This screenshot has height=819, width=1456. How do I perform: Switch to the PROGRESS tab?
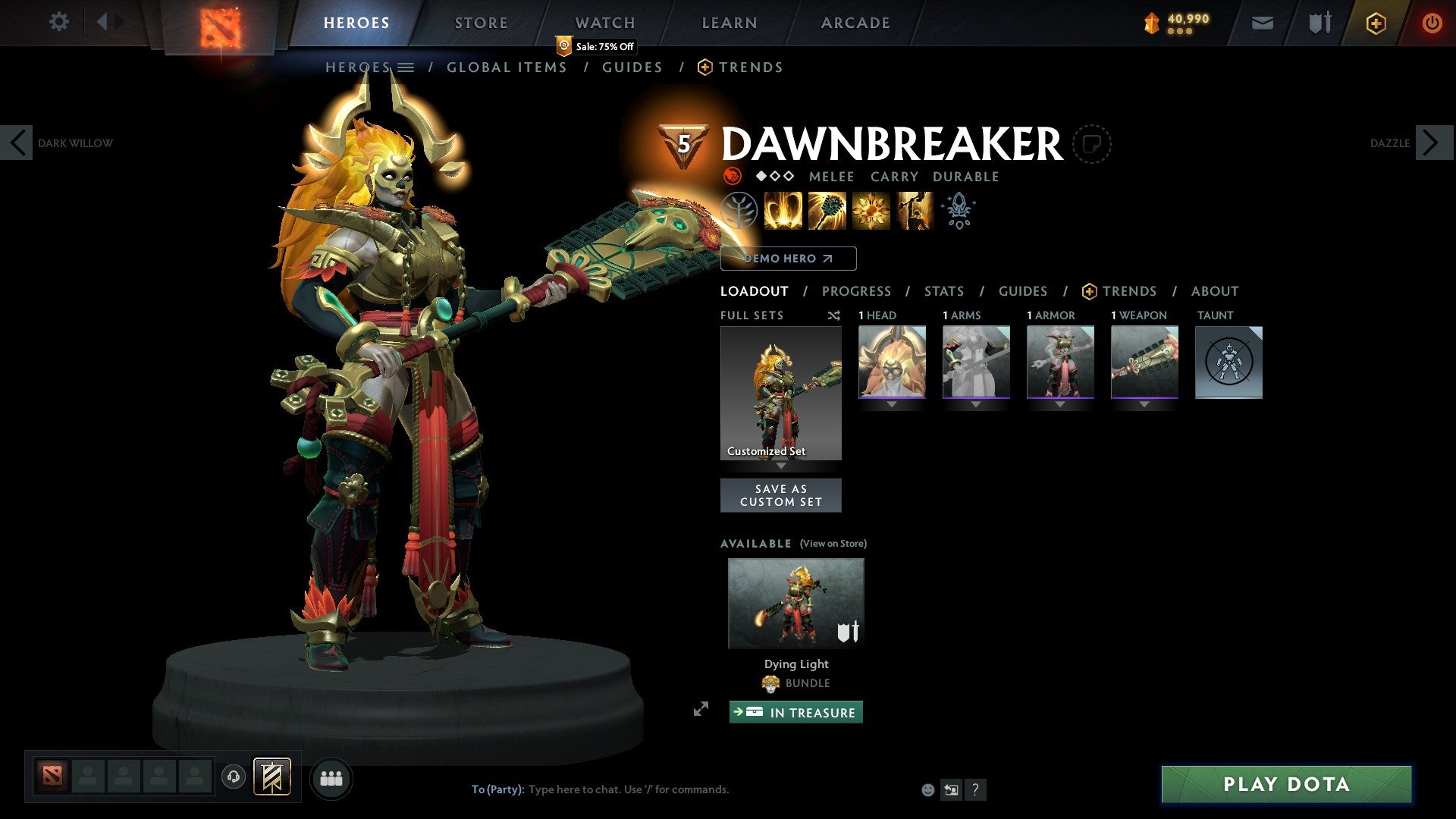click(x=857, y=291)
